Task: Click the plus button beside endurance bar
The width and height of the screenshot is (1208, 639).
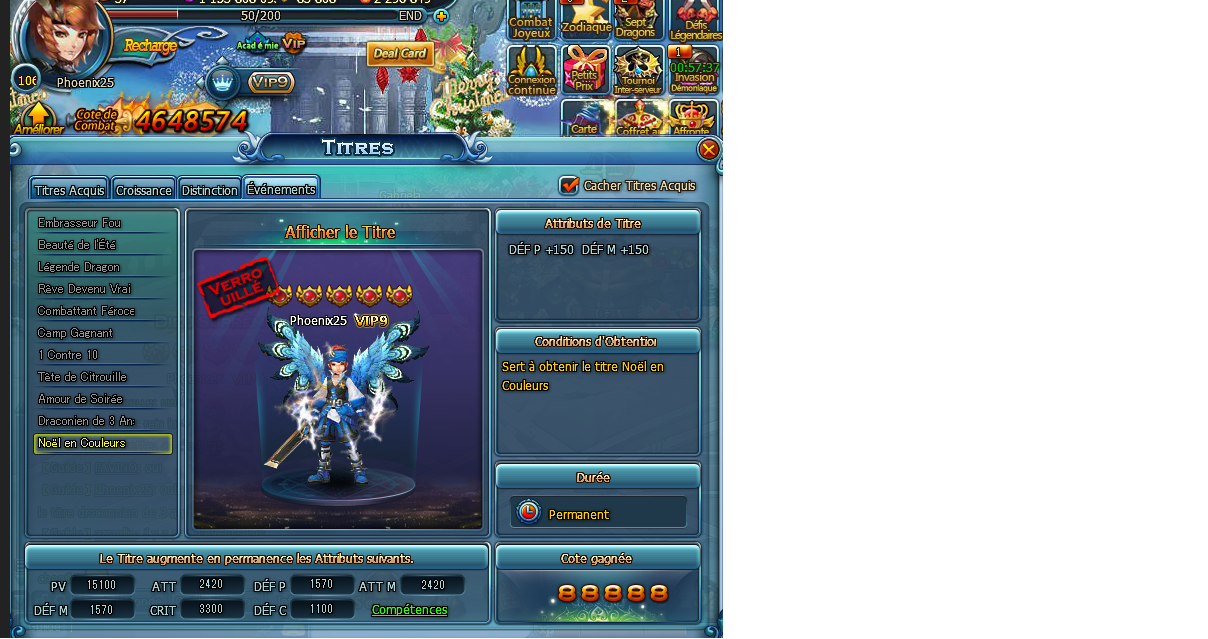Action: pos(441,16)
